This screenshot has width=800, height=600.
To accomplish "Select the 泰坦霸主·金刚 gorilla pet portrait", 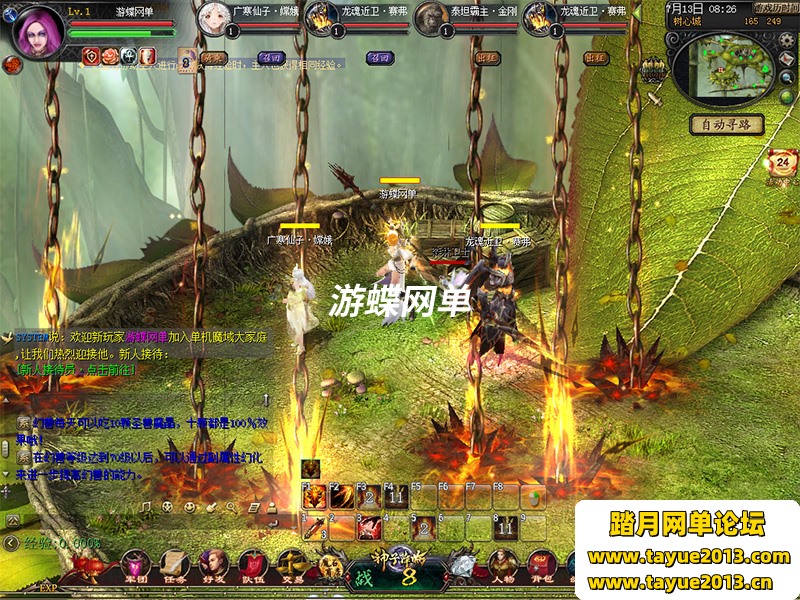I will pyautogui.click(x=430, y=17).
